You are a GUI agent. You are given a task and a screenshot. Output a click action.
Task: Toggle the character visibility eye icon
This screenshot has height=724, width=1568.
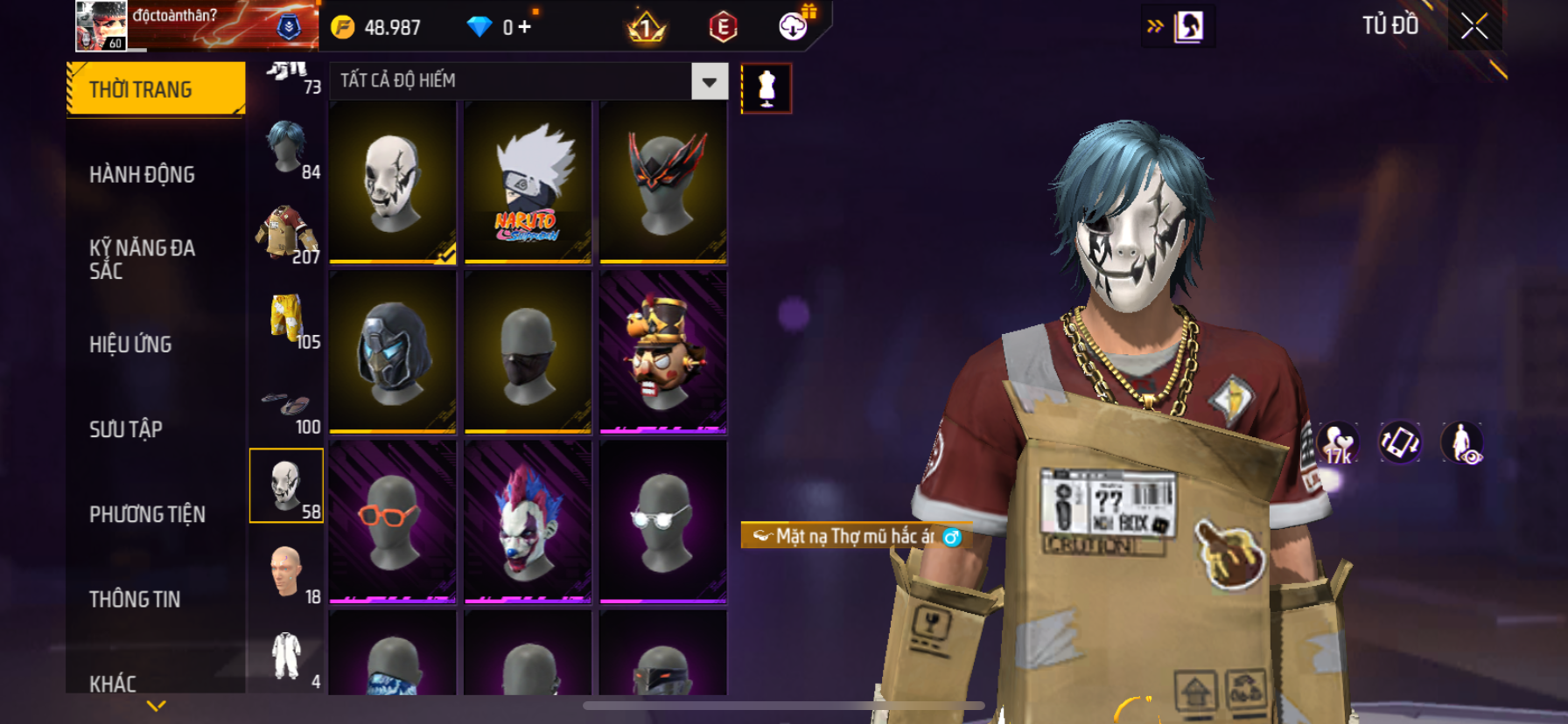[1462, 442]
